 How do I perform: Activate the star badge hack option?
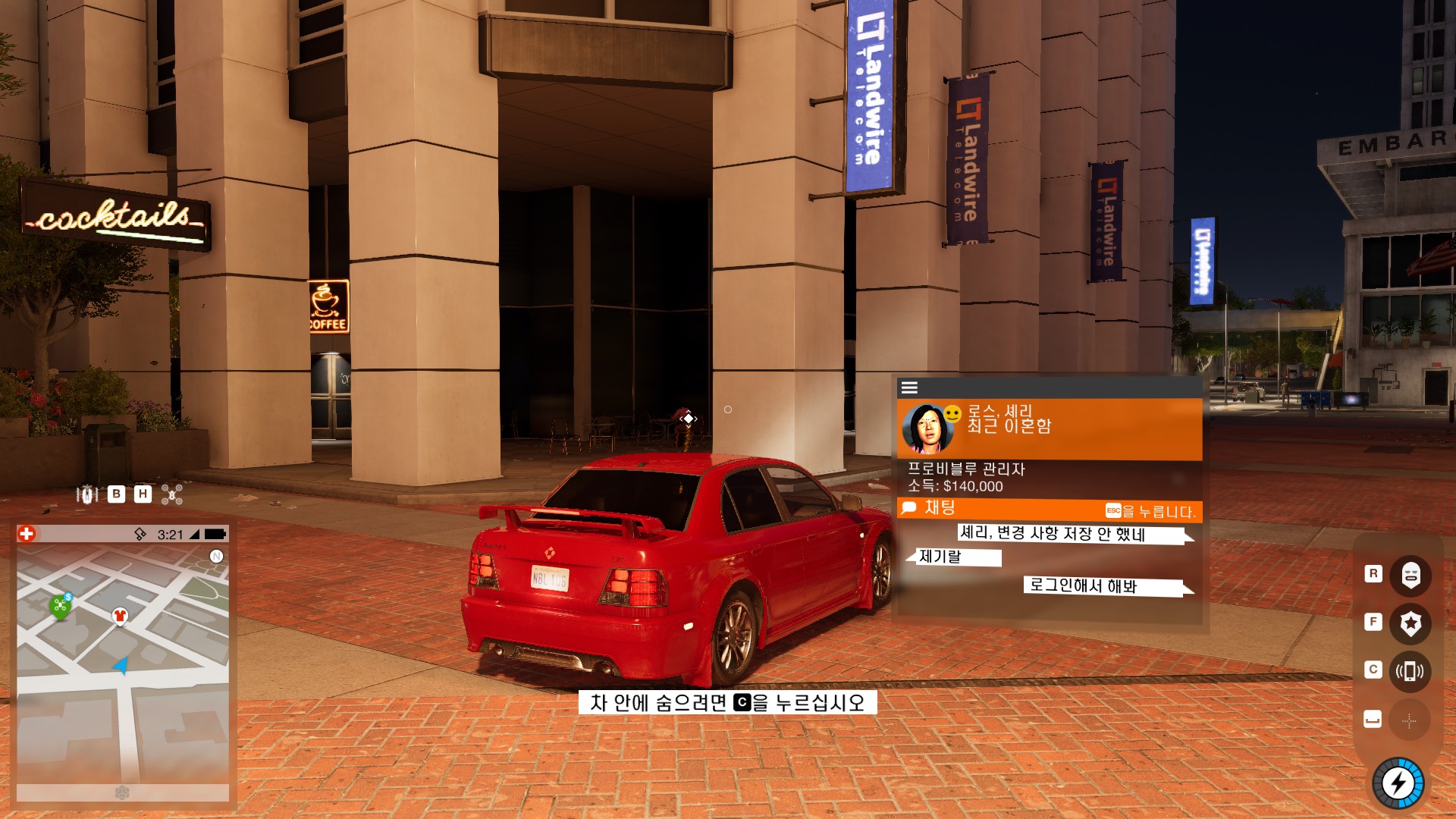[1410, 623]
